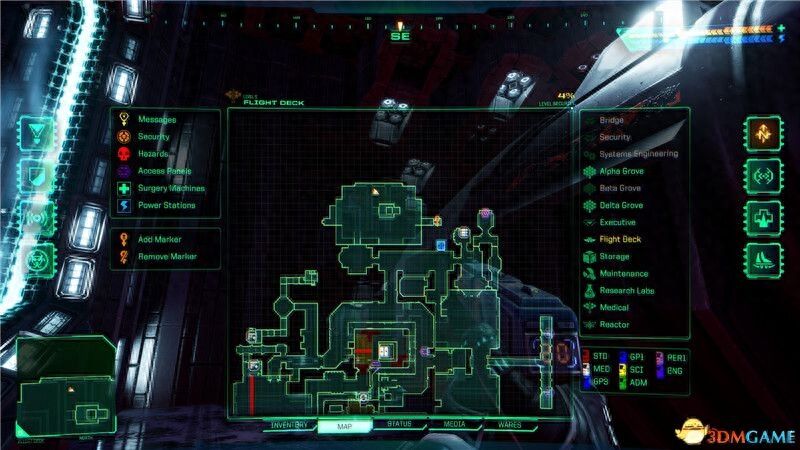The image size is (800, 450).
Task: Open the Status tab
Action: [399, 425]
